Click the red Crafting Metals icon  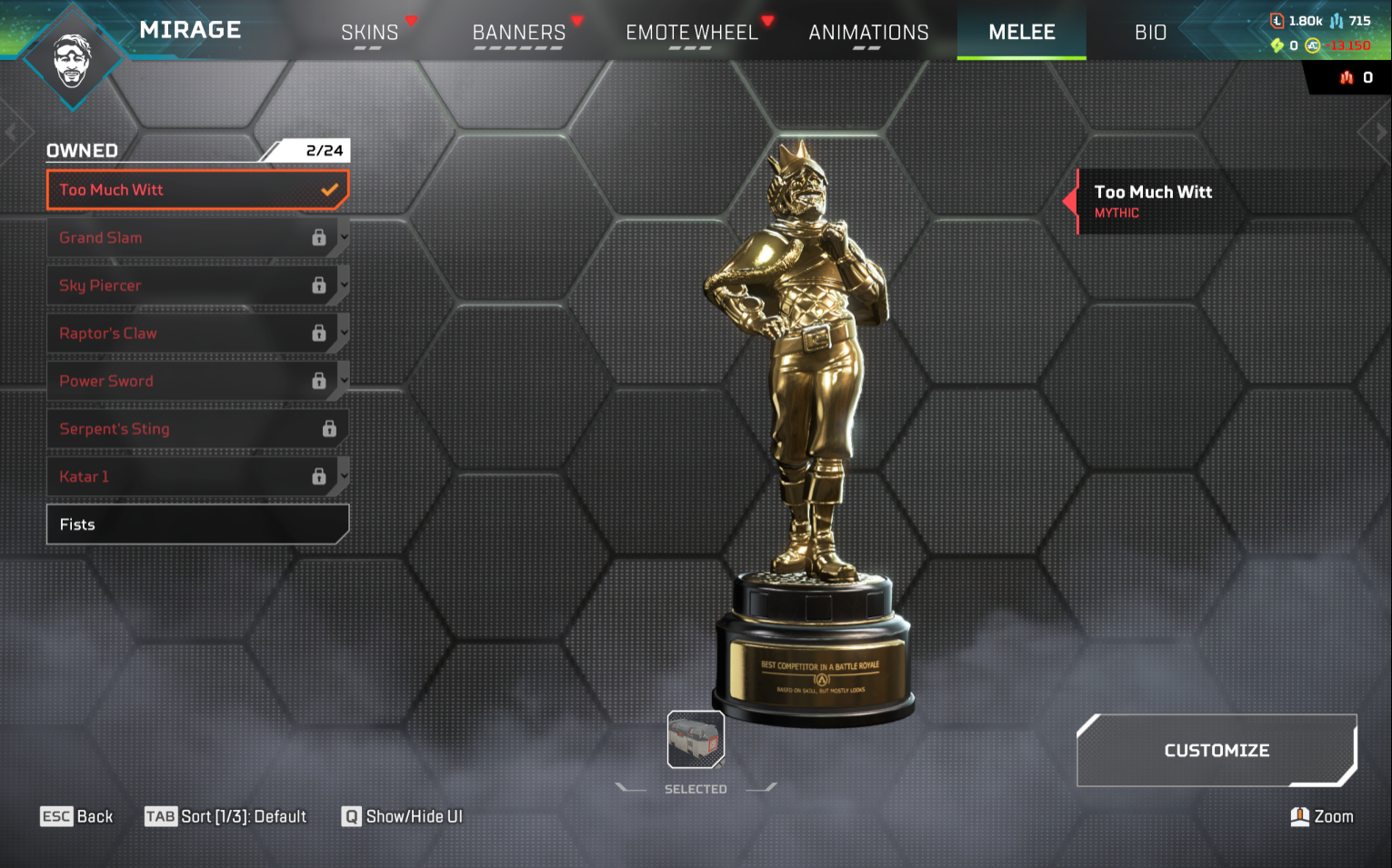tap(1347, 76)
